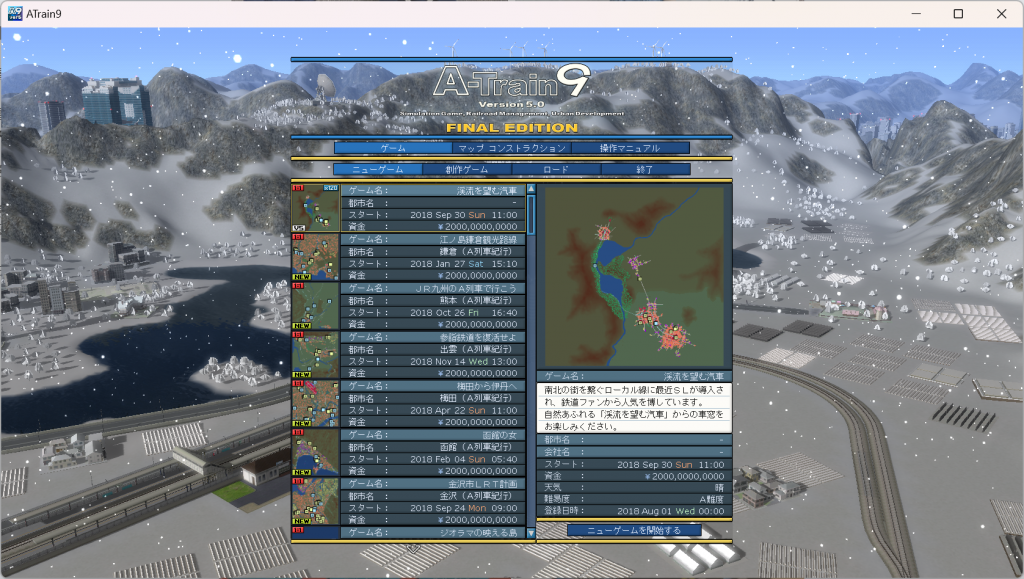1024x579 pixels.
Task: Close the ATrain9 window
Action: [x=1001, y=14]
